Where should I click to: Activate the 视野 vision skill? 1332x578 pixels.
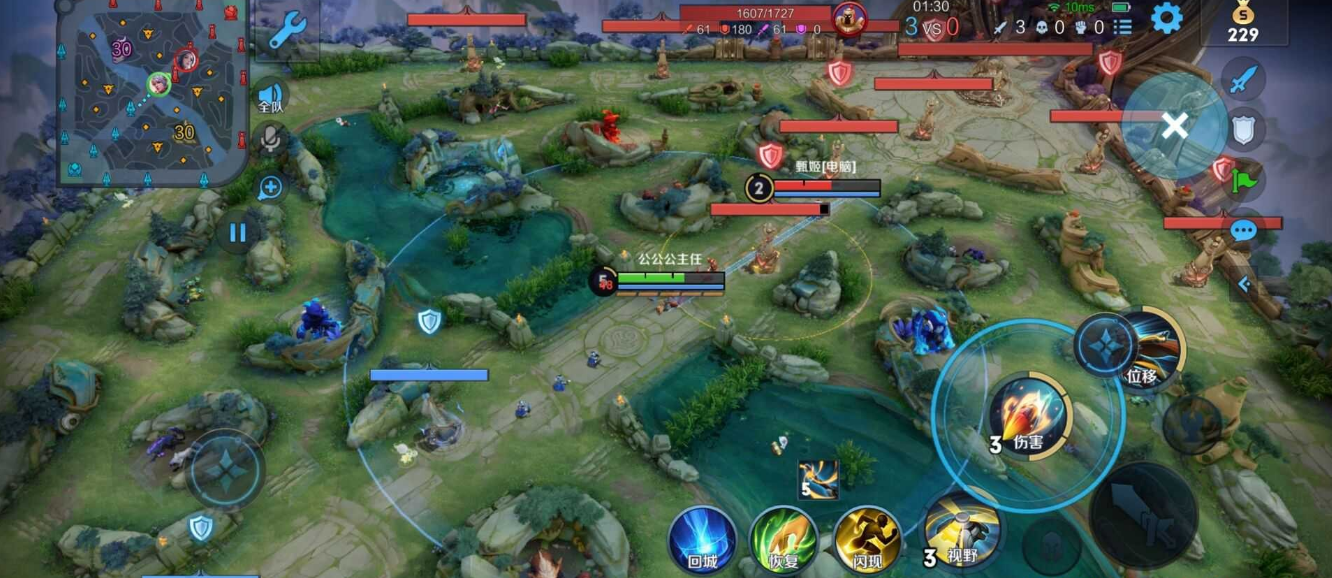(x=959, y=530)
